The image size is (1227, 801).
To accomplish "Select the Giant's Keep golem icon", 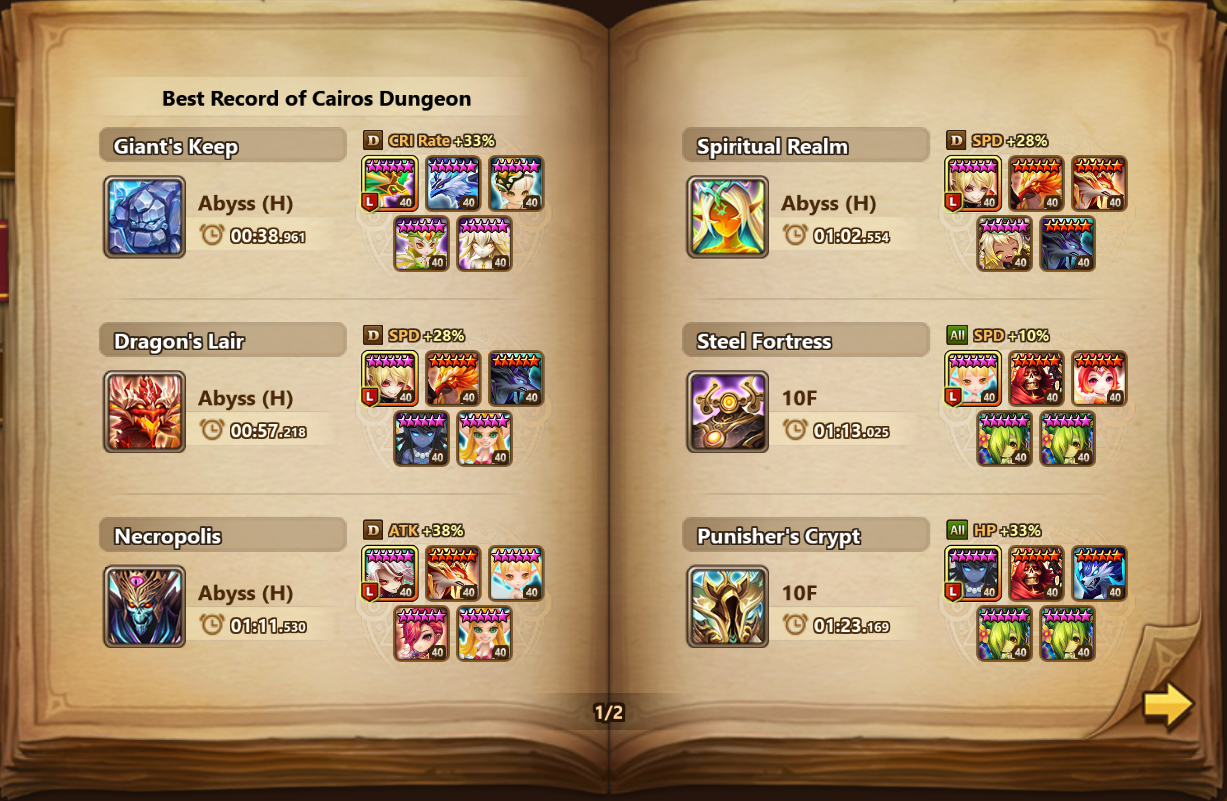I will click(144, 217).
